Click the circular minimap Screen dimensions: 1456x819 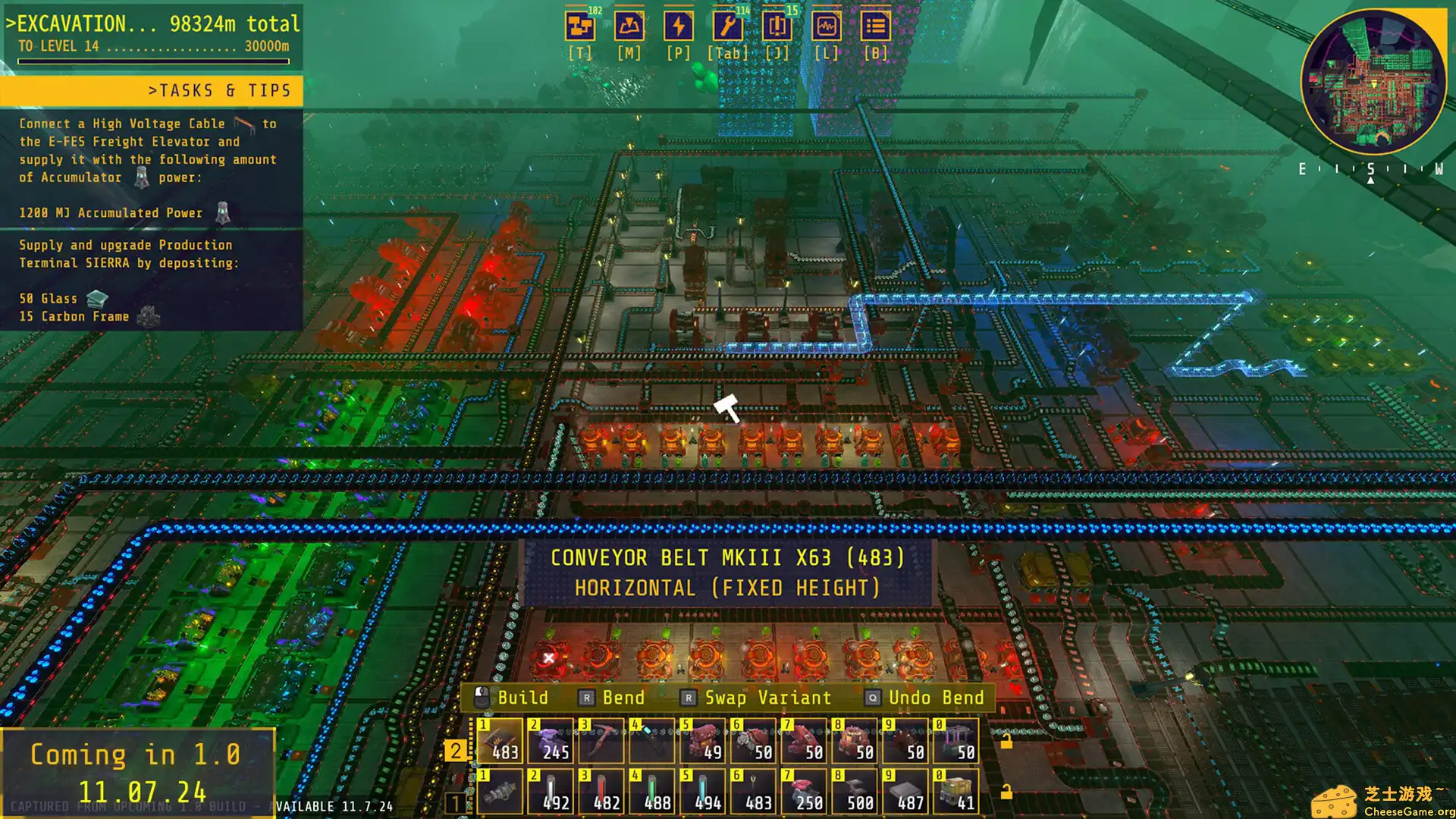1373,82
